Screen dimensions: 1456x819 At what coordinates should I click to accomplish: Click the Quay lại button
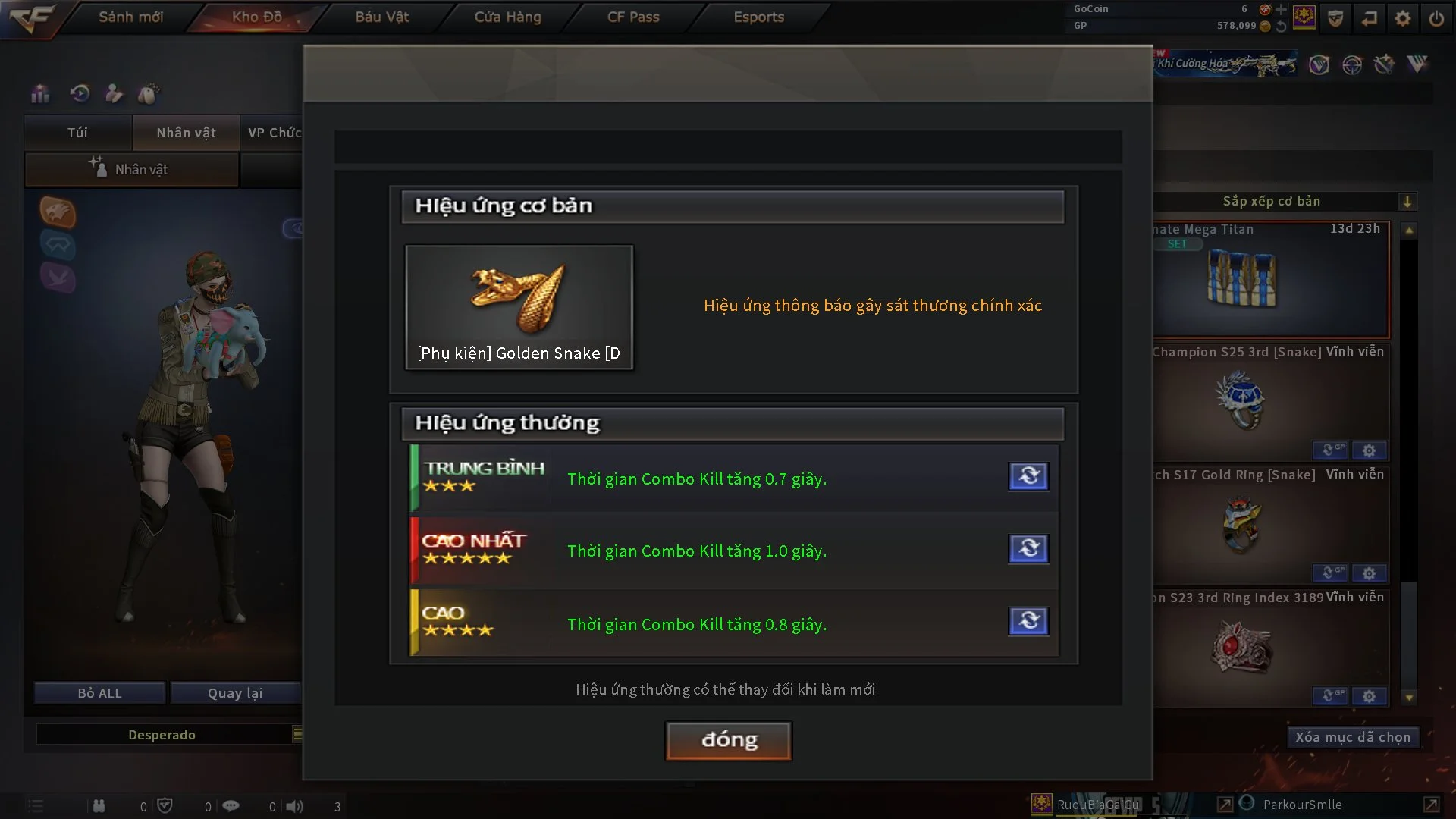click(x=235, y=693)
